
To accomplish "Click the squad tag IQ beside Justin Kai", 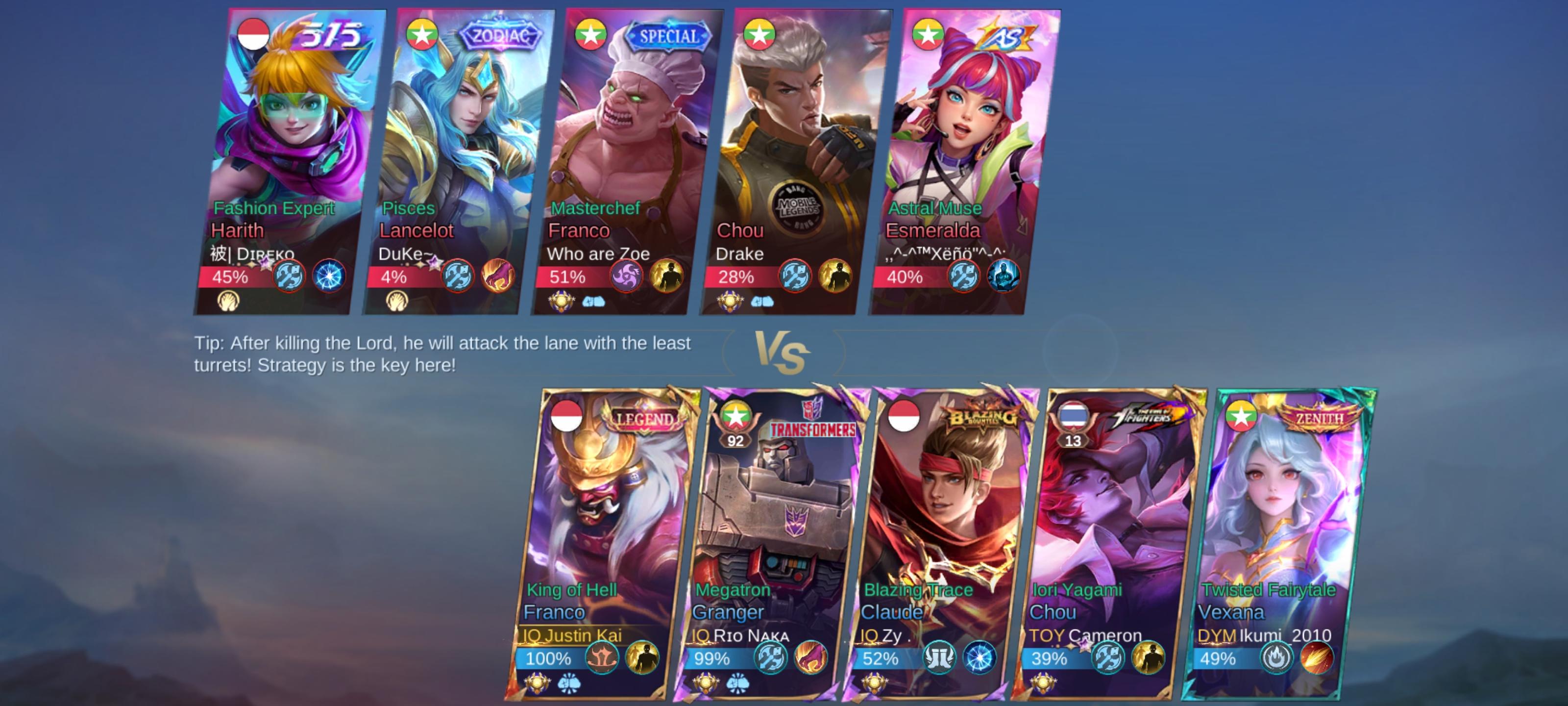I will point(533,635).
